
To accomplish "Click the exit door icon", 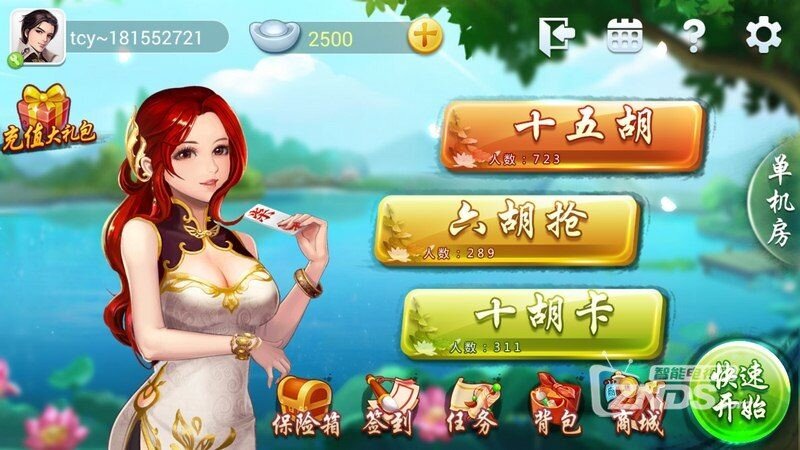I will [557, 37].
